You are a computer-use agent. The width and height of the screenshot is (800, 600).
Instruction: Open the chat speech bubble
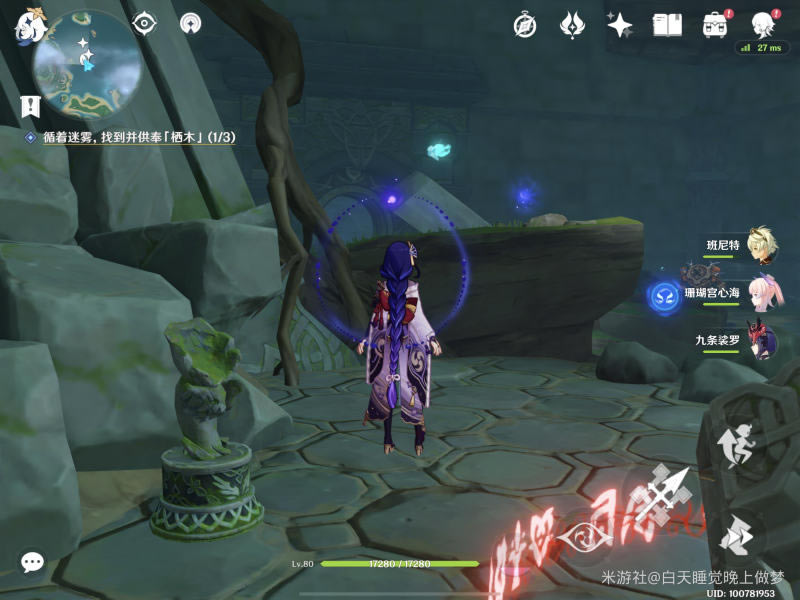32,562
